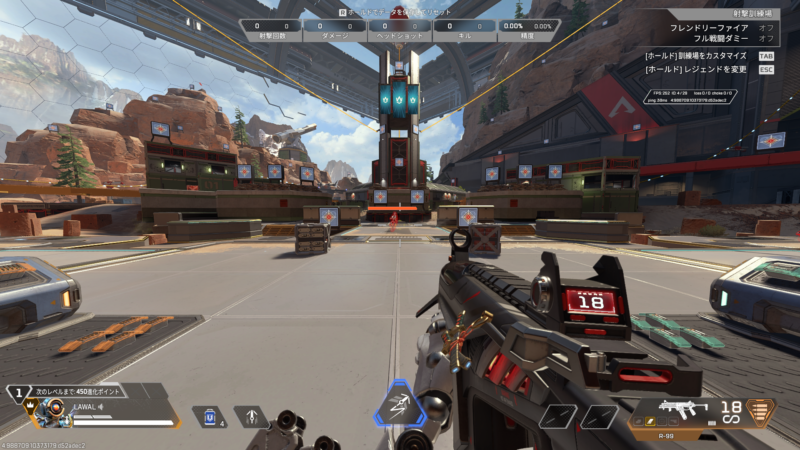Click the orange light ammo type icon

click(763, 411)
